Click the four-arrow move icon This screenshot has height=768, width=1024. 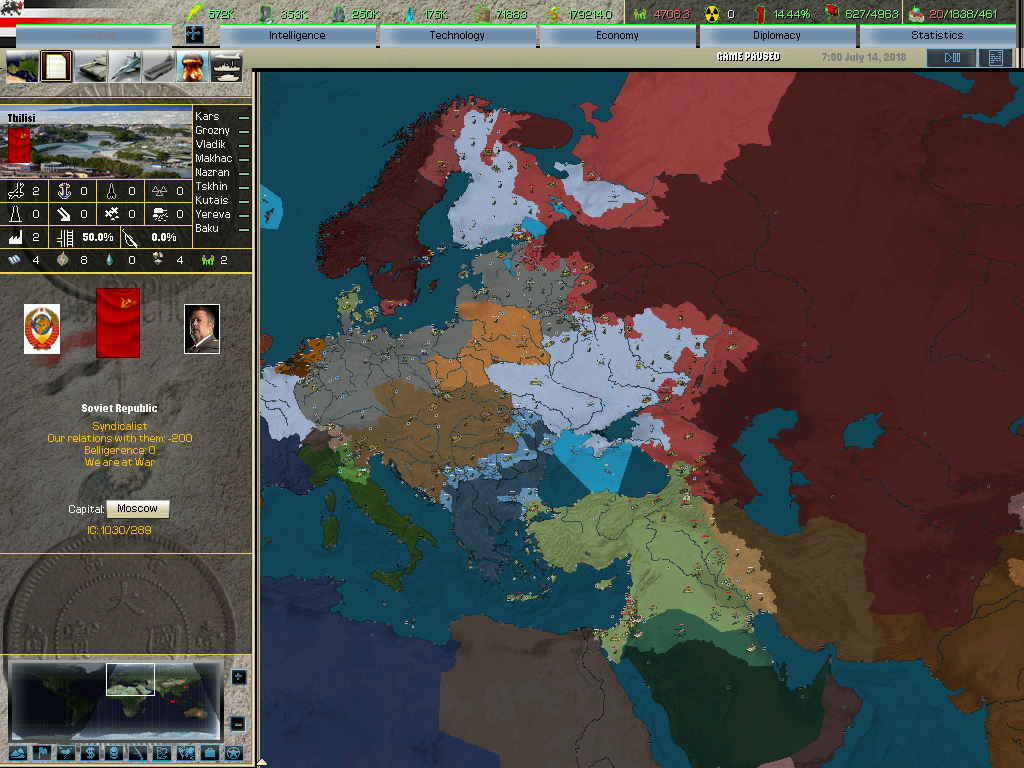(x=195, y=34)
